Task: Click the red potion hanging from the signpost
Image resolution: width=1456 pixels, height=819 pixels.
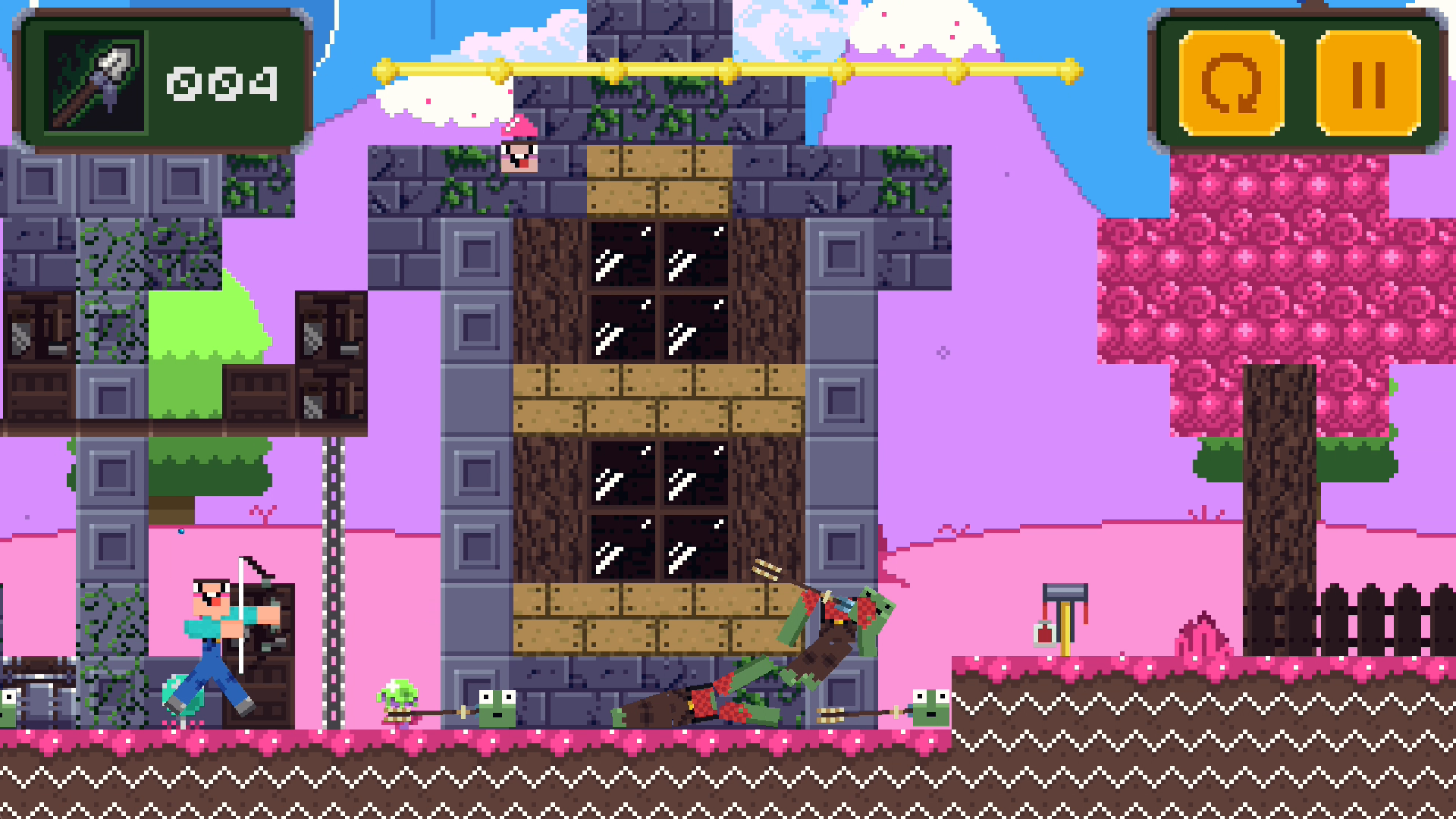Action: pos(1043,635)
